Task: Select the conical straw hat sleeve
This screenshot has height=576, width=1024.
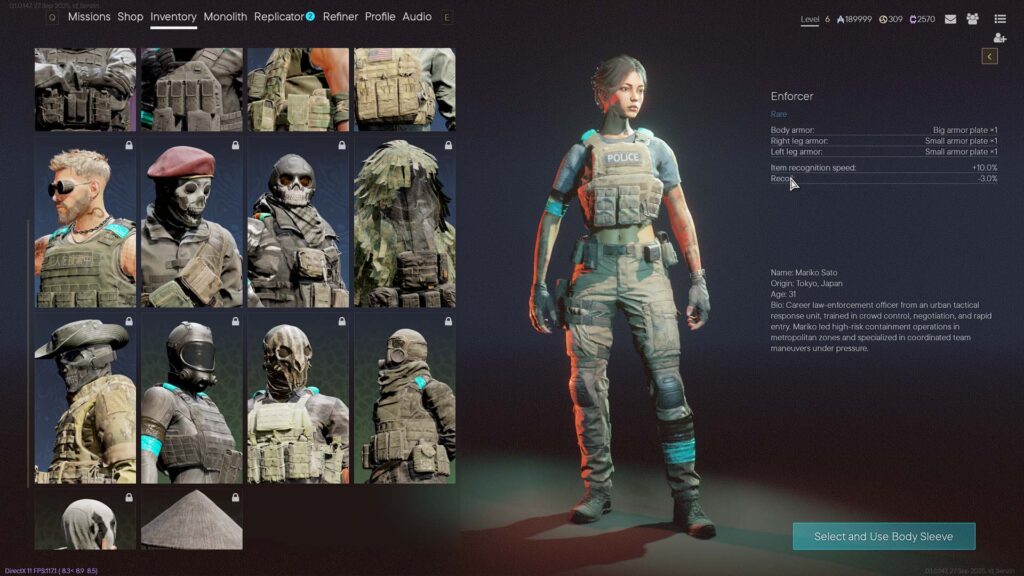Action: click(x=191, y=520)
